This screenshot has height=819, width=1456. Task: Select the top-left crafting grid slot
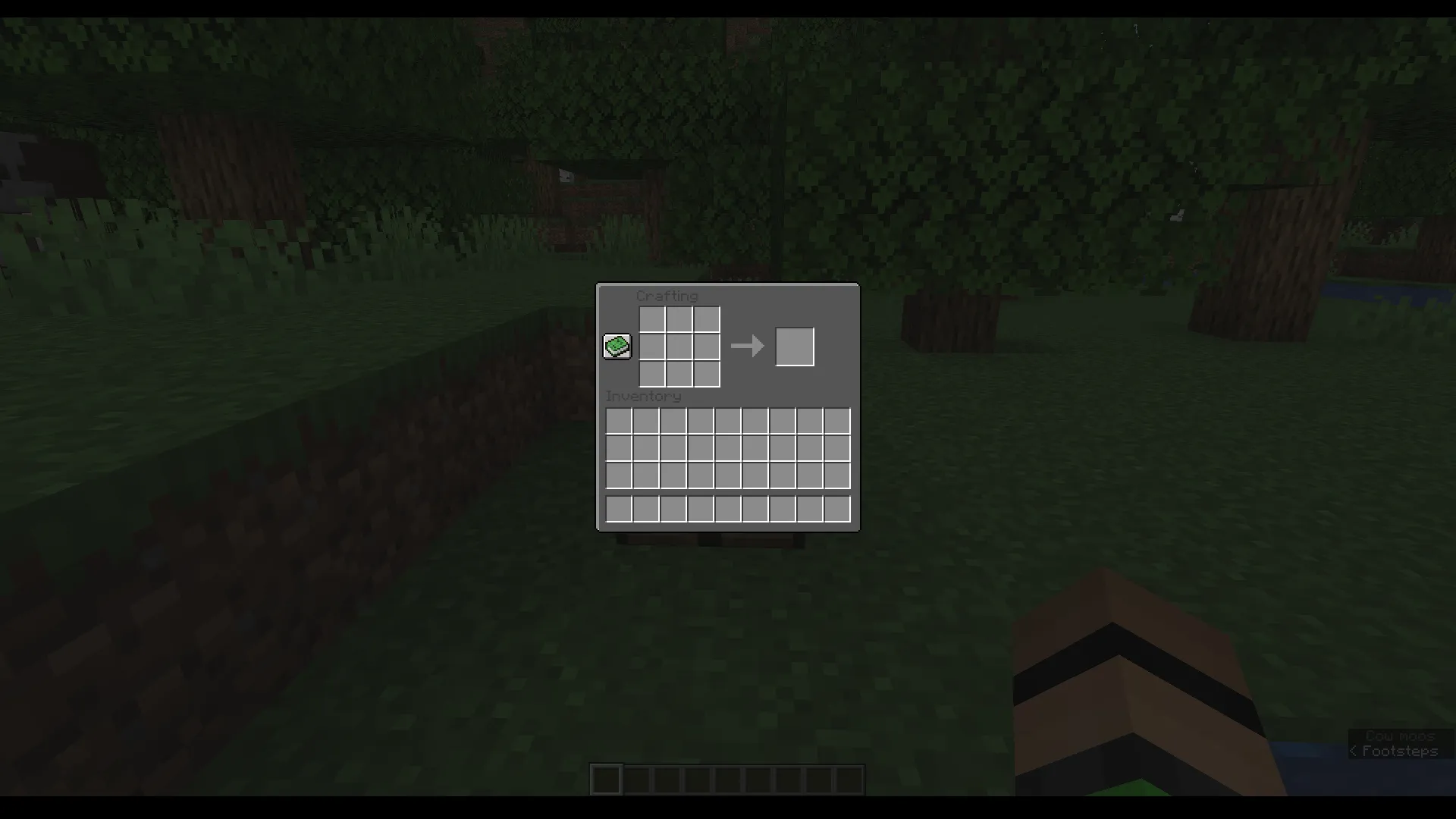point(653,319)
